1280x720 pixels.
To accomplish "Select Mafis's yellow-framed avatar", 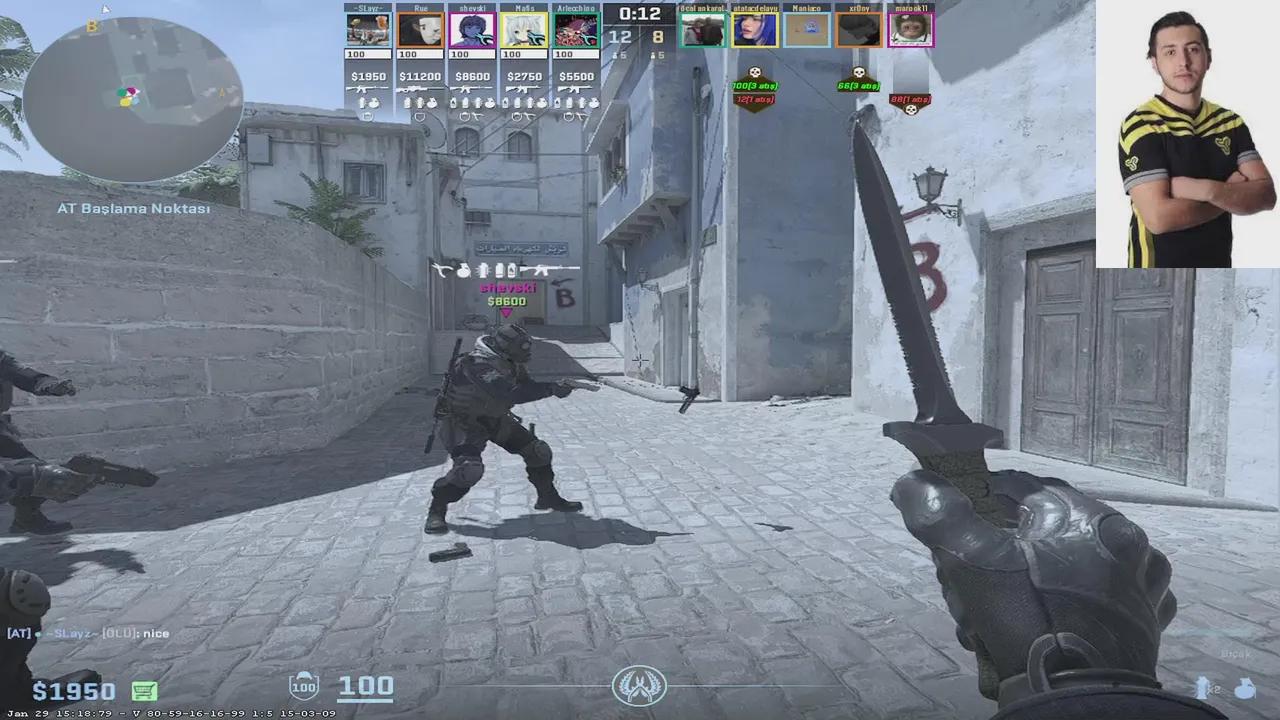I will pos(524,30).
